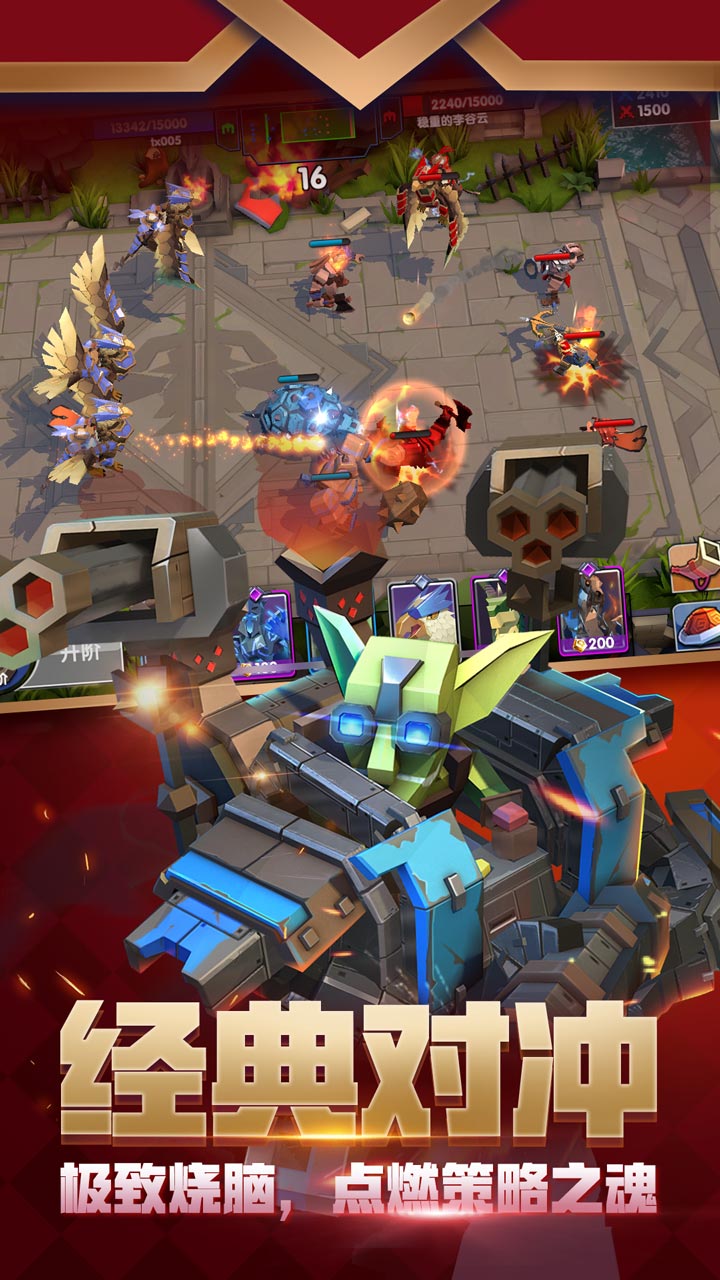Viewport: 720px width, 1280px height.
Task: Activate the slingshot item icon
Action: tap(696, 567)
